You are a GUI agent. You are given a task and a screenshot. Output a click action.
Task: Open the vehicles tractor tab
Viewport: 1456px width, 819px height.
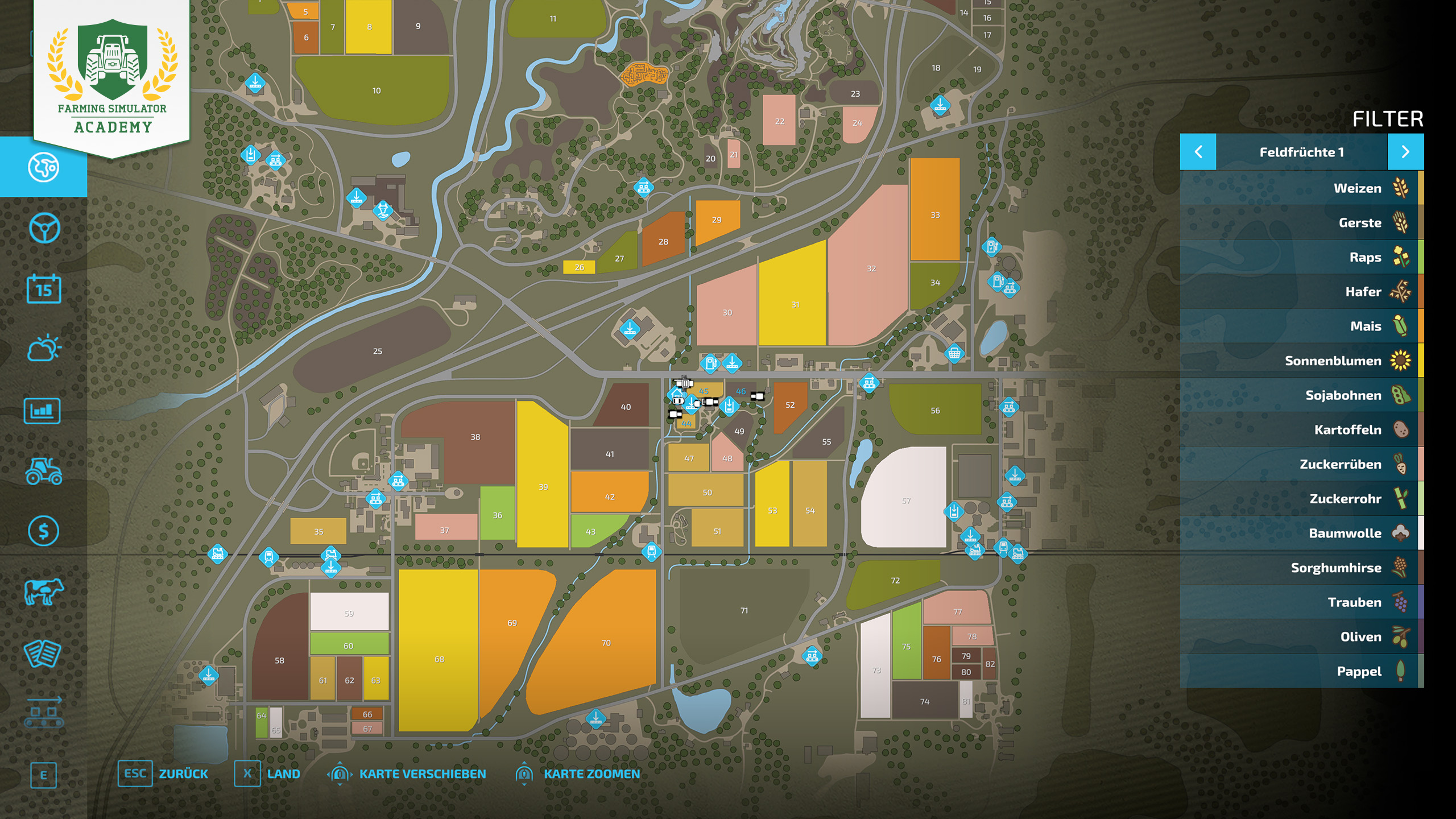[44, 471]
